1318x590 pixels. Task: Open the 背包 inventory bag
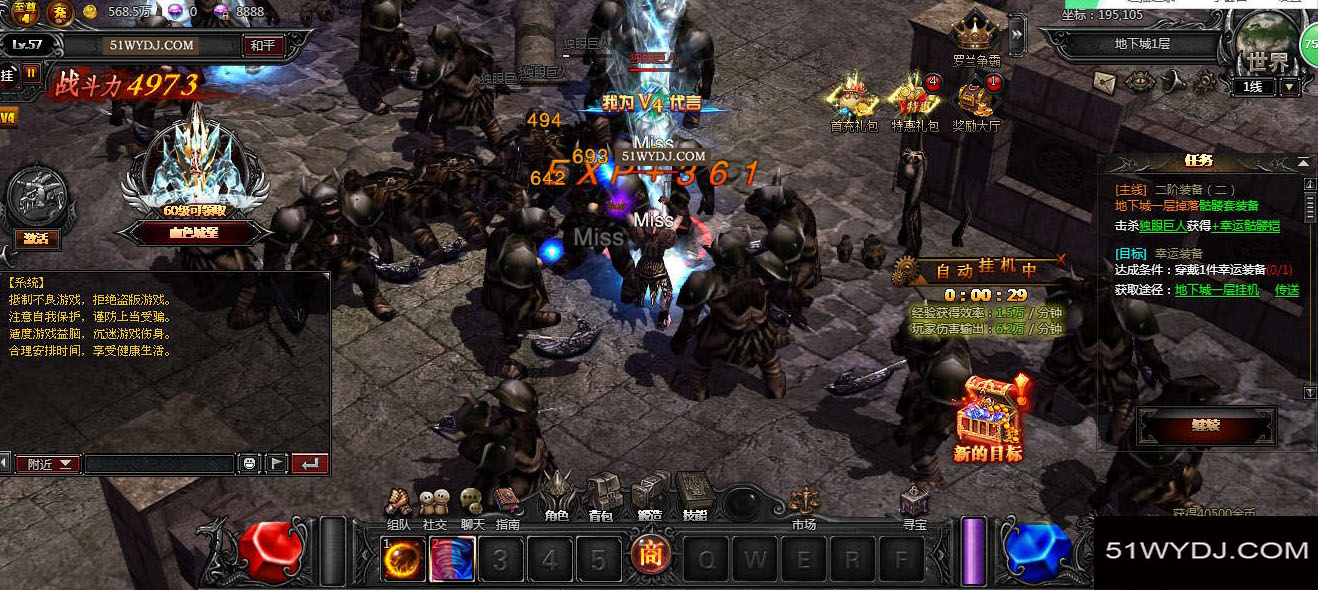(601, 495)
